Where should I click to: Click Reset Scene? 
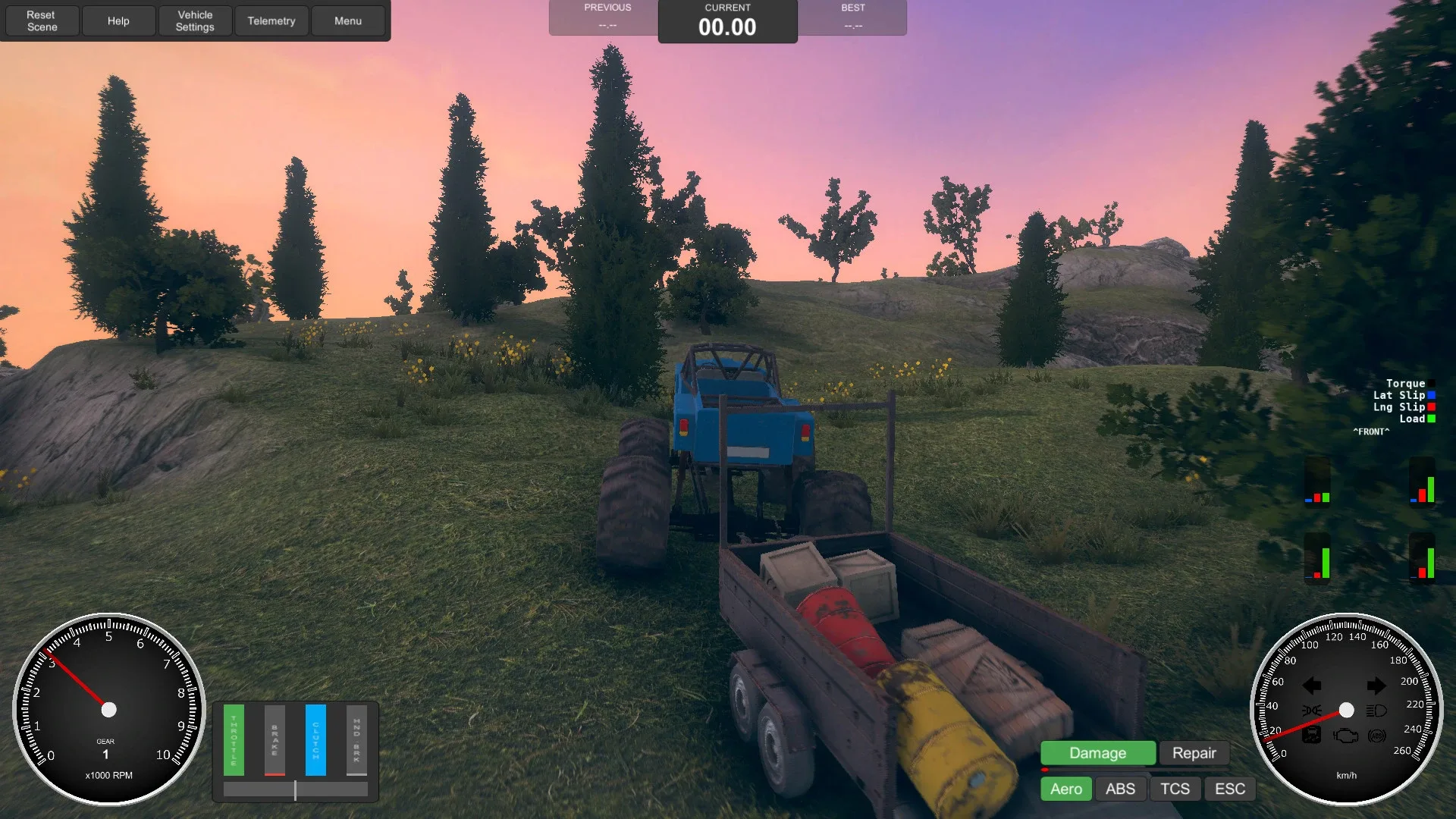click(x=42, y=20)
